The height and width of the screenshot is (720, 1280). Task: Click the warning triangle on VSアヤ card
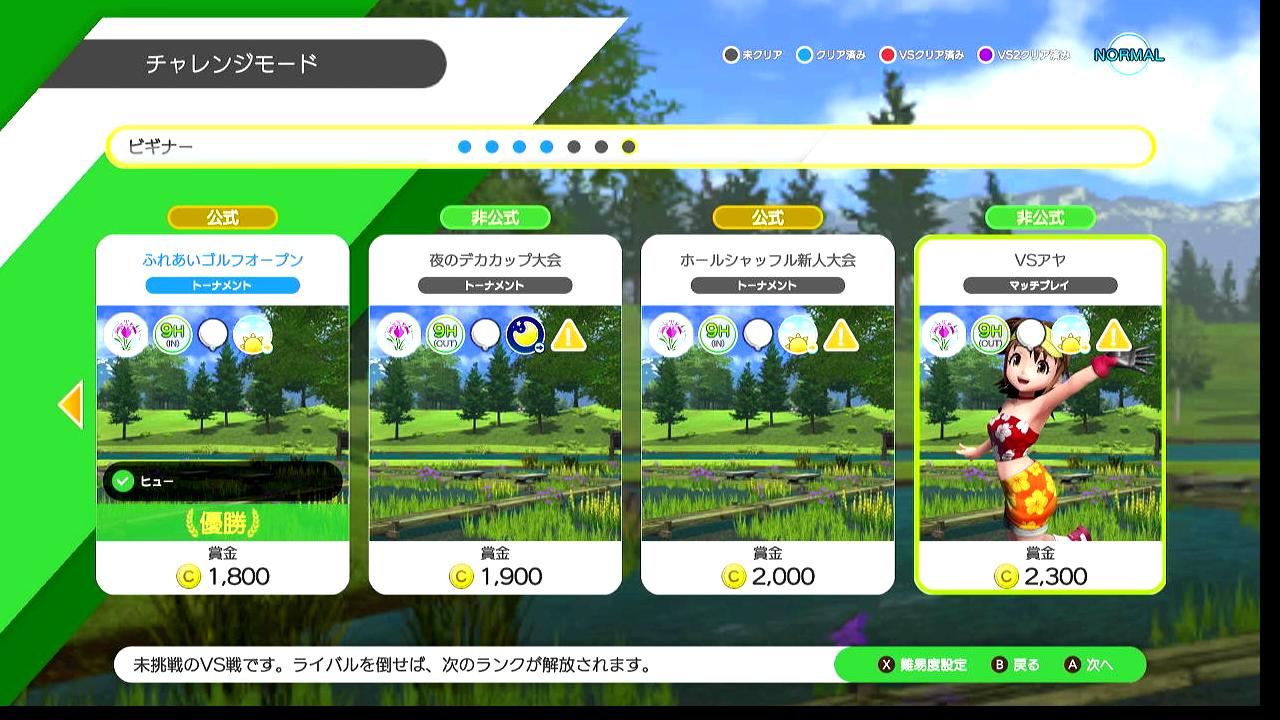[x=1113, y=336]
